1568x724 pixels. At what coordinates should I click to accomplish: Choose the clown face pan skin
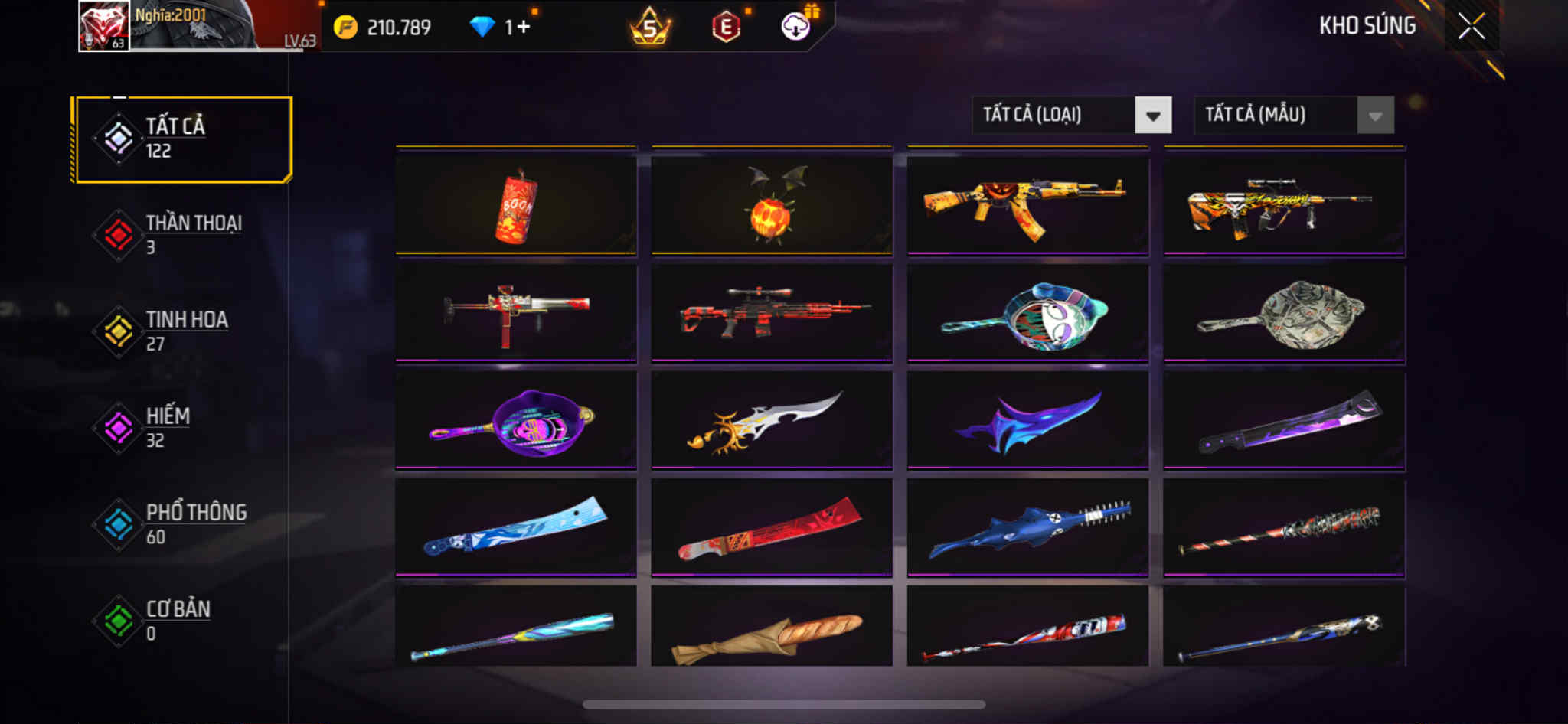click(1027, 314)
